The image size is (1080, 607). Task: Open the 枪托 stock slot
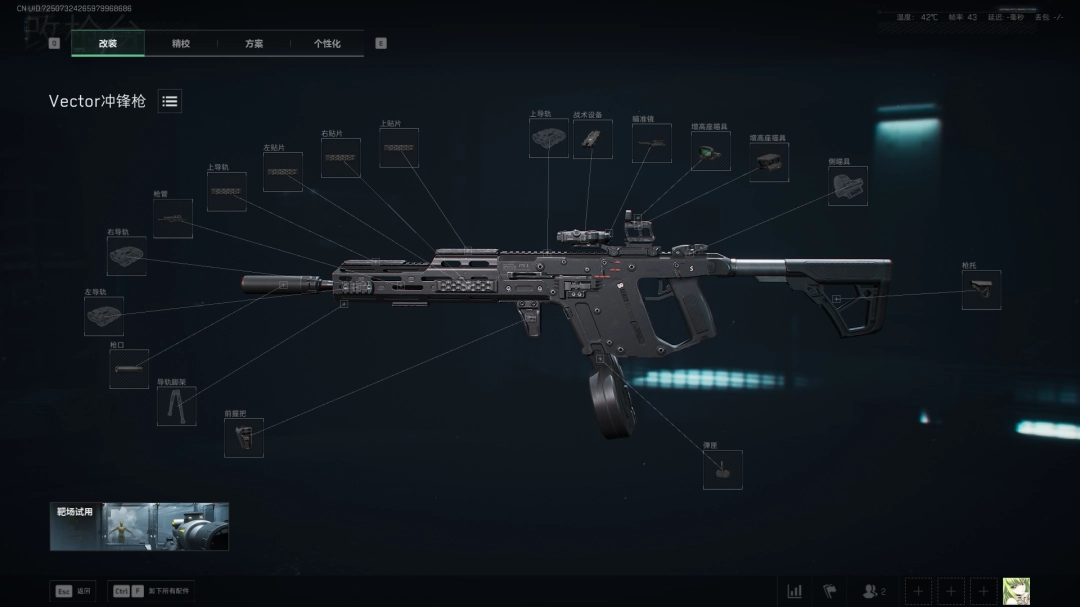coord(981,290)
